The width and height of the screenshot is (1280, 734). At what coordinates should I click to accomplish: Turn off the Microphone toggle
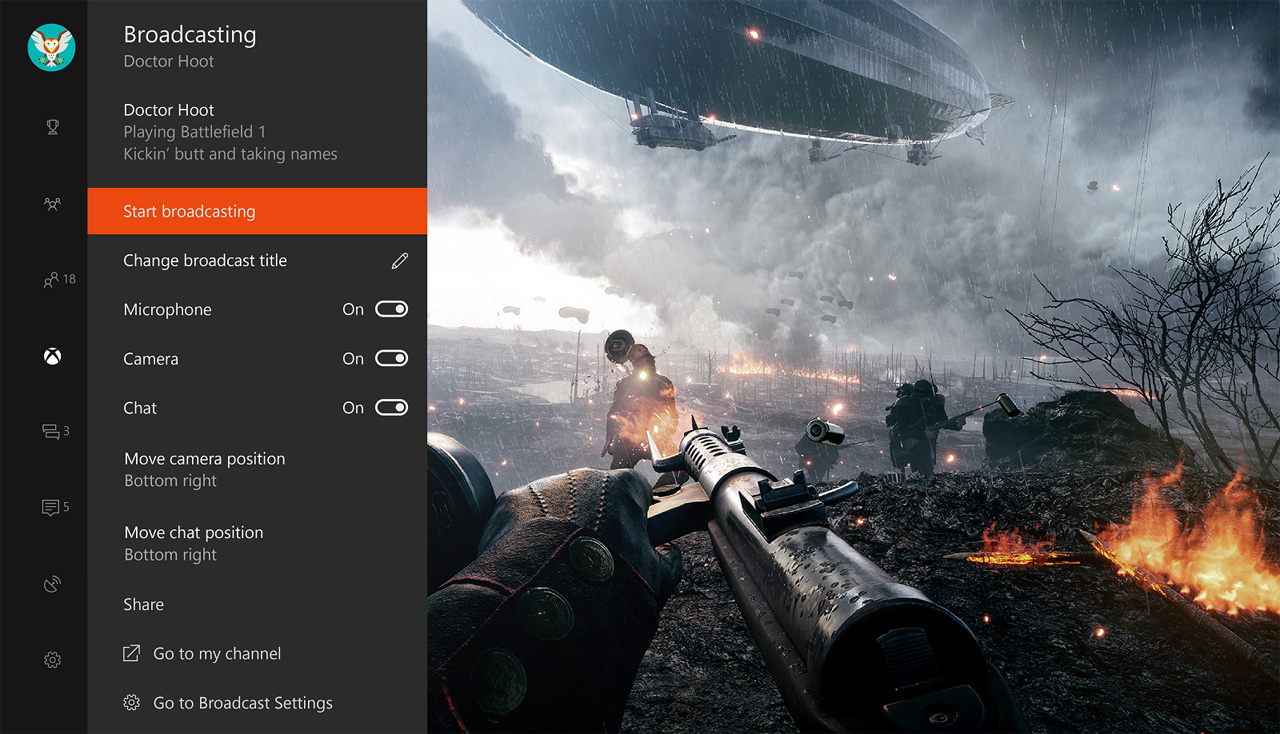coord(390,309)
